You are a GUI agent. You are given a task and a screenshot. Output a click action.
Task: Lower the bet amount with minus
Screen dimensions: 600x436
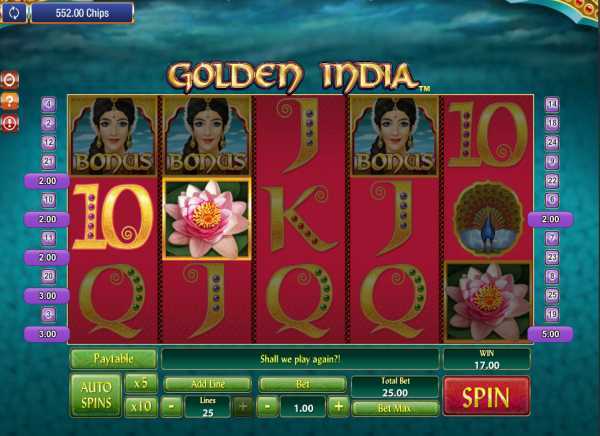click(x=268, y=406)
